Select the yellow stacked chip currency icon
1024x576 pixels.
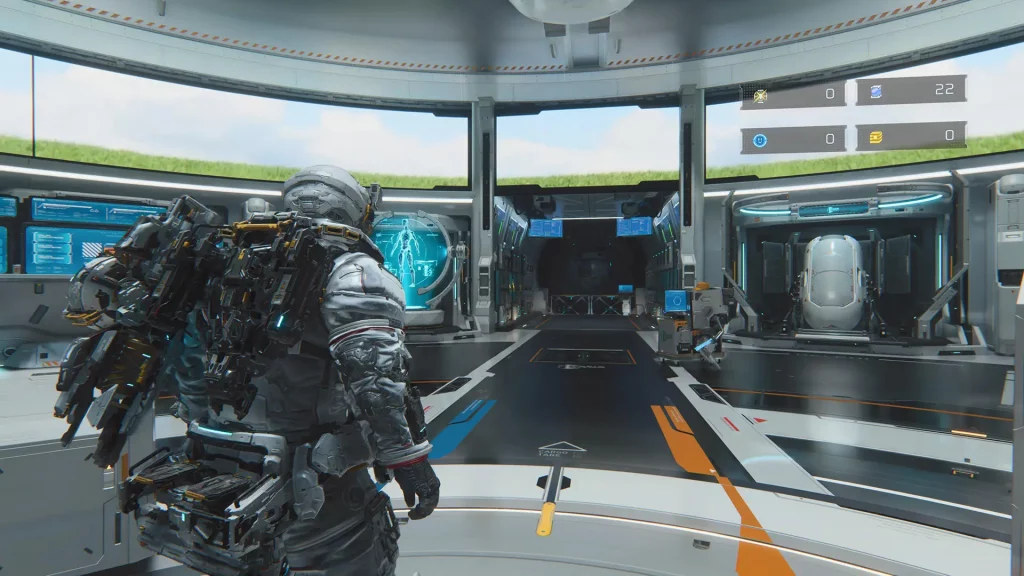point(875,137)
